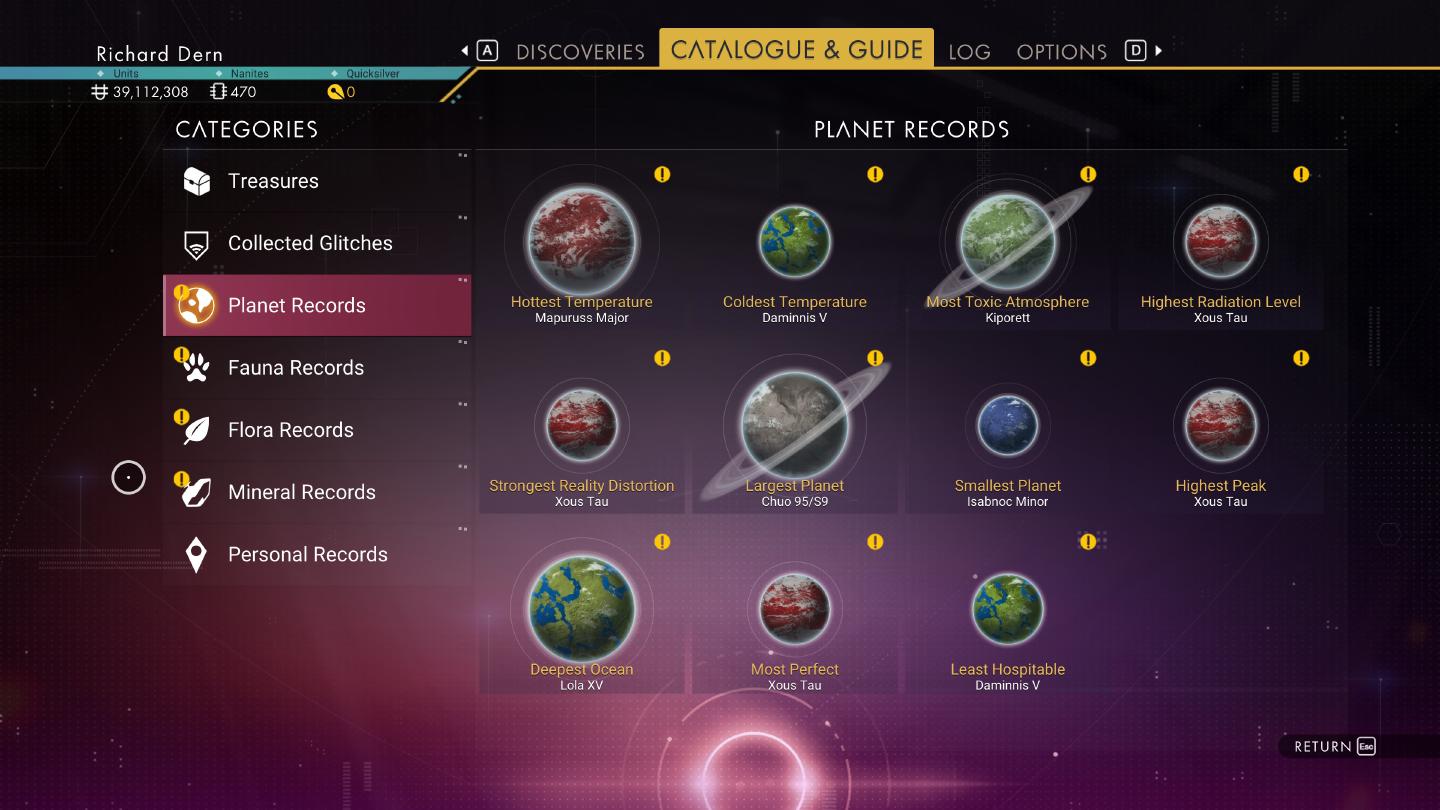Click the Planet Records globe icon
Viewport: 1440px width, 810px height.
click(197, 305)
